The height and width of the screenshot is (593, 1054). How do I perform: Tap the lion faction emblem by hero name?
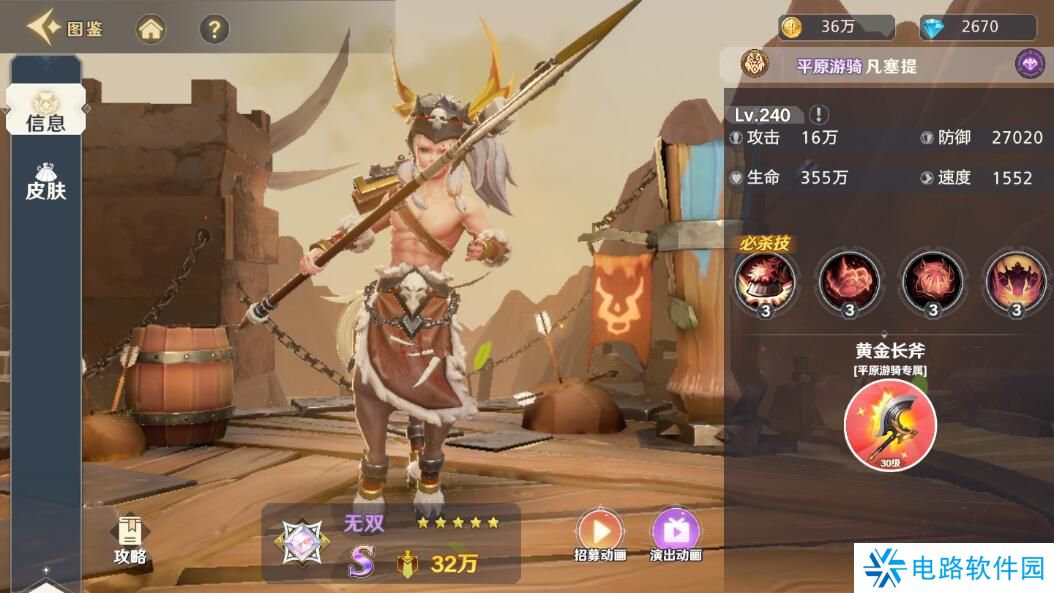click(754, 65)
